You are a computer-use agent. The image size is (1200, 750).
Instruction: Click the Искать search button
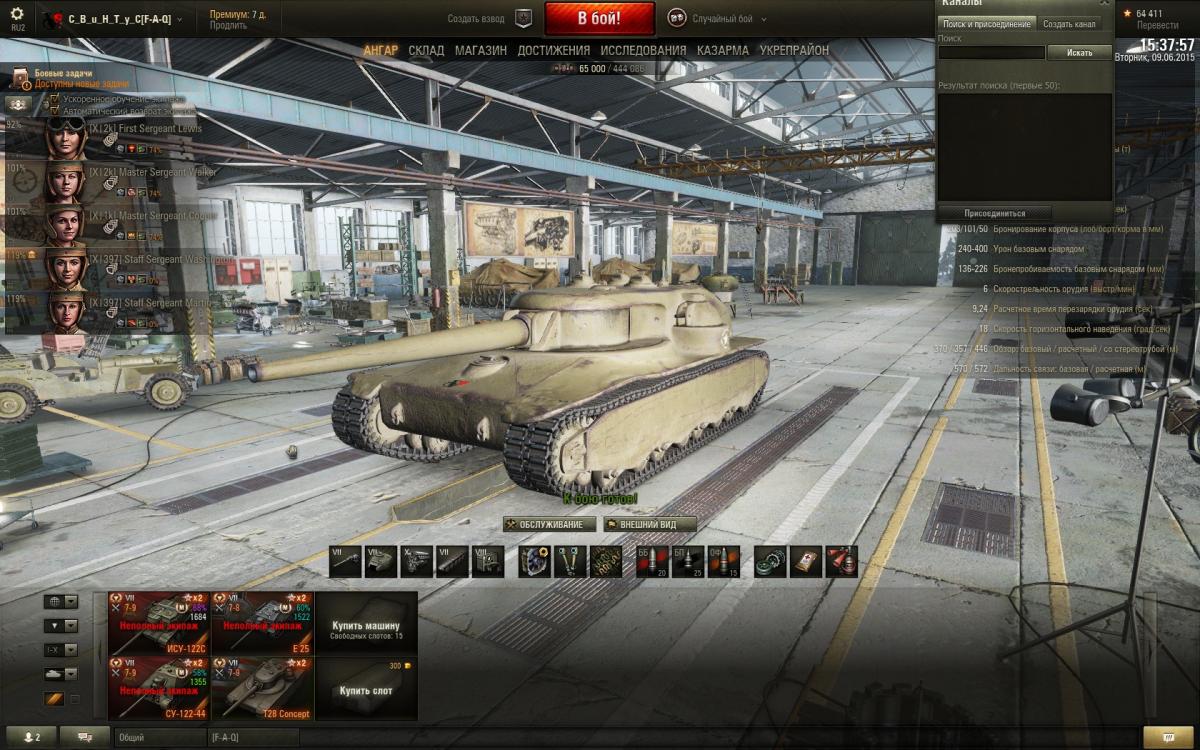(1079, 52)
